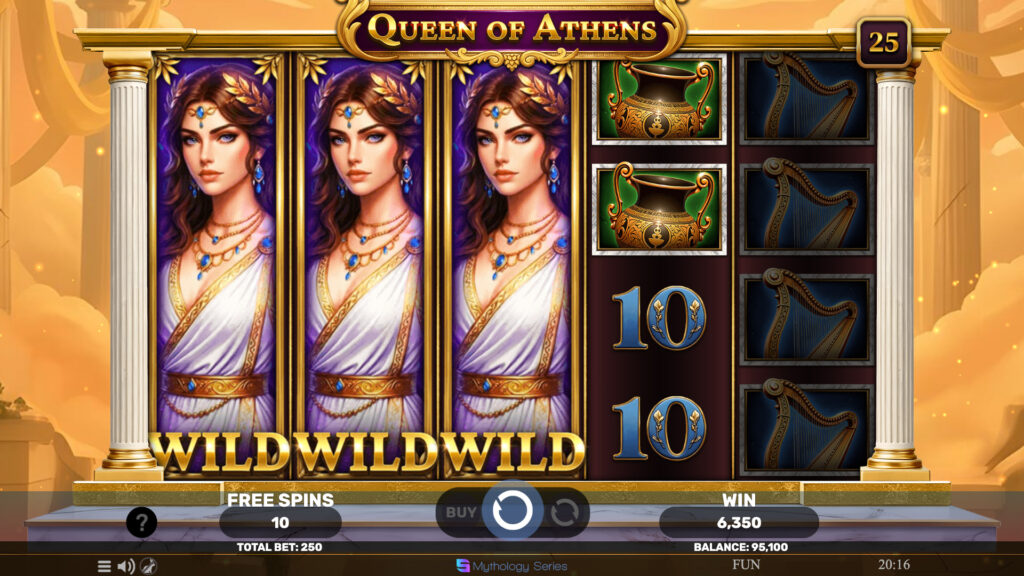1024x576 pixels.
Task: Click the BUY feature button
Action: click(x=461, y=512)
